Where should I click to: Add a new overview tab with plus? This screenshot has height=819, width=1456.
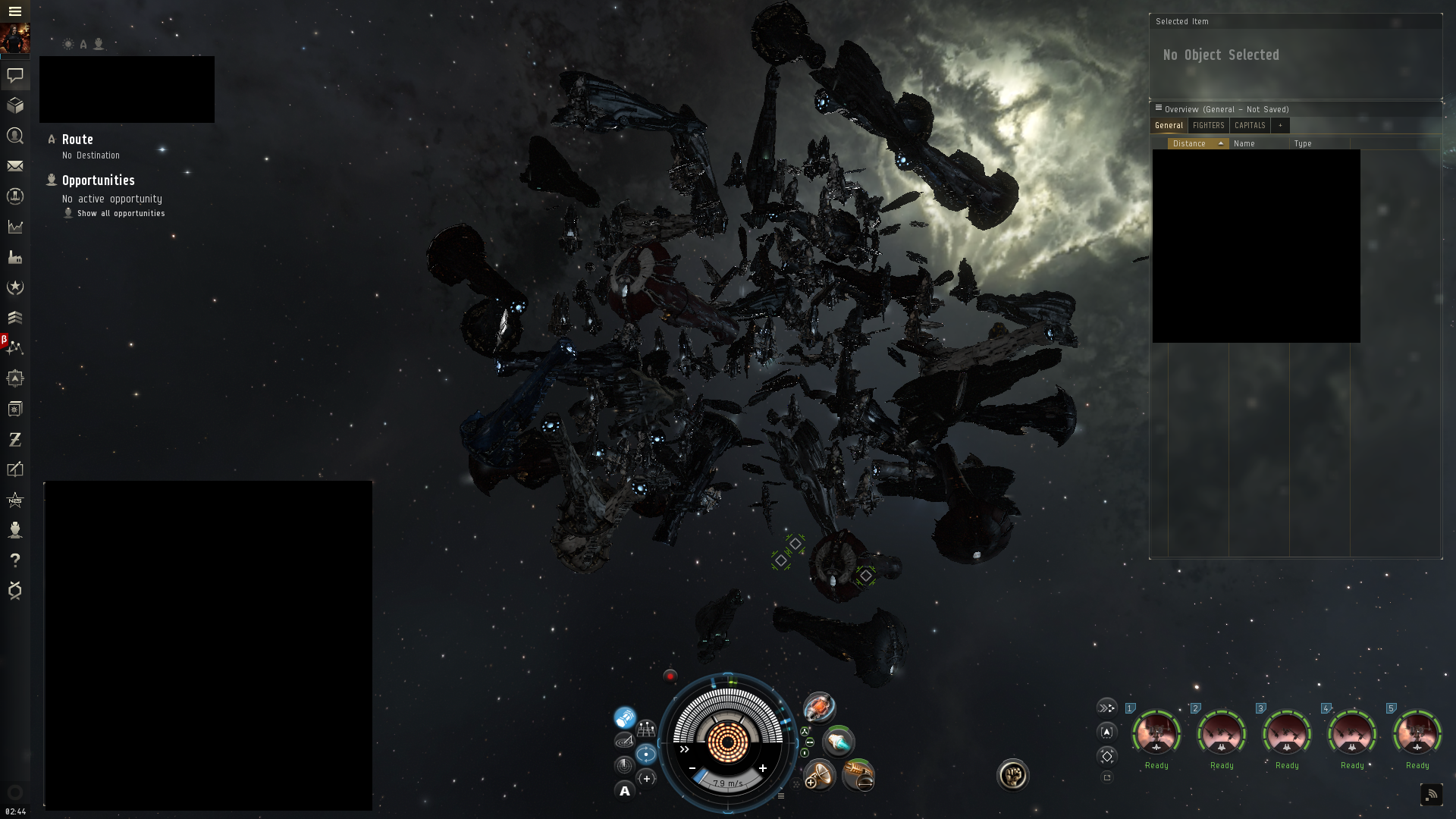point(1280,126)
